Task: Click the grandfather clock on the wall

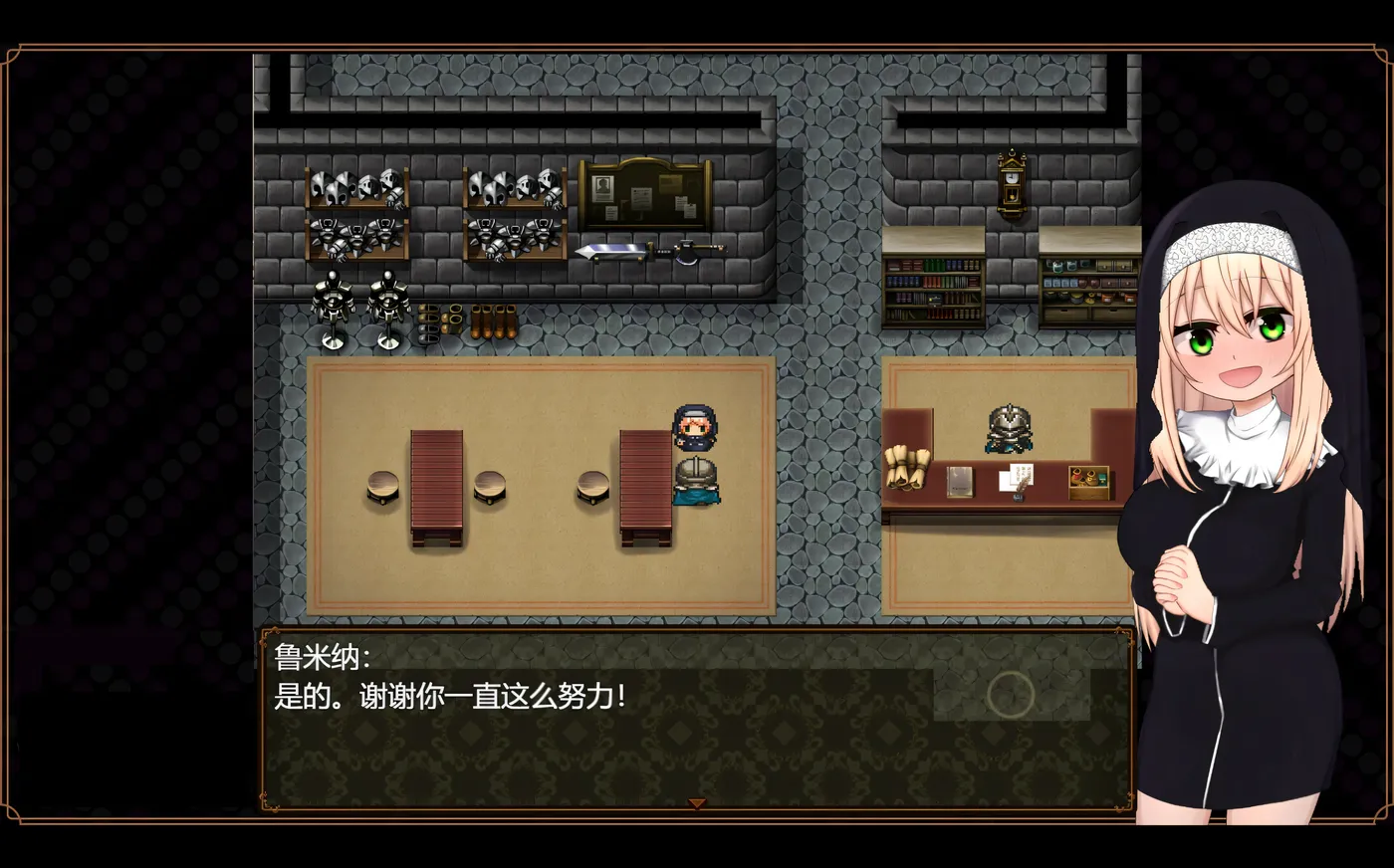Action: [x=1011, y=184]
